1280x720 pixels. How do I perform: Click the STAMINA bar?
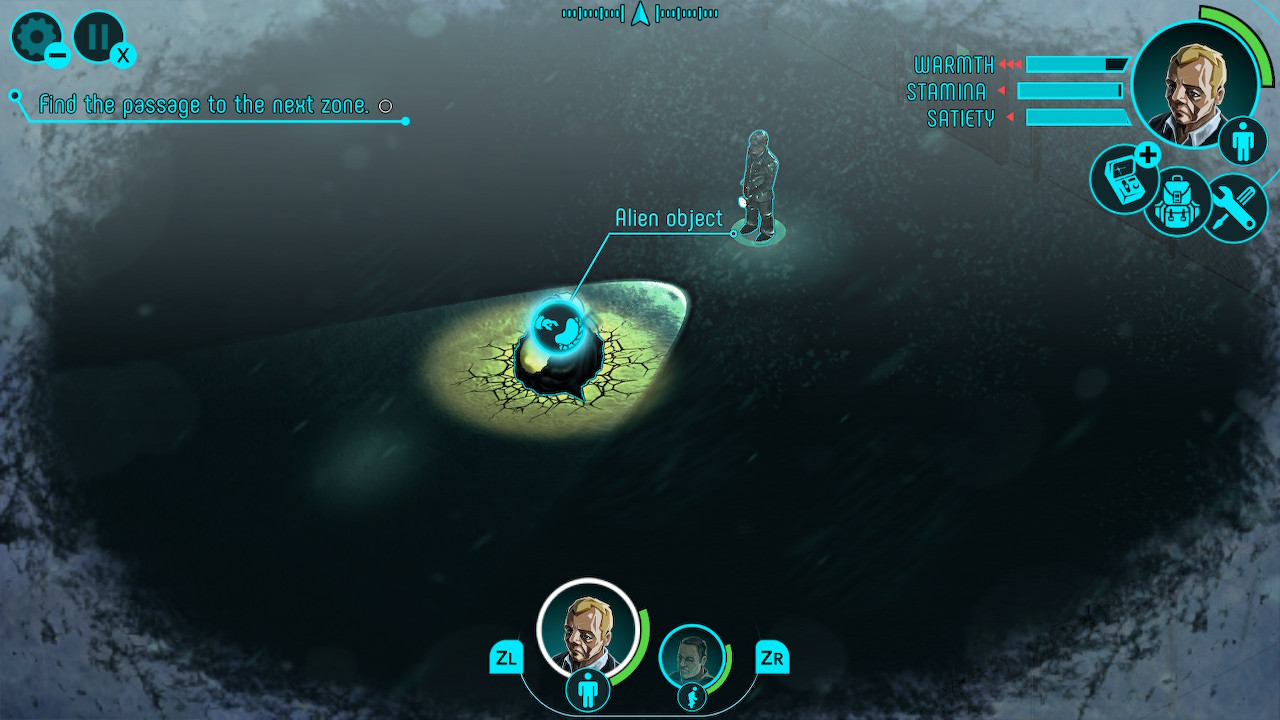1070,91
